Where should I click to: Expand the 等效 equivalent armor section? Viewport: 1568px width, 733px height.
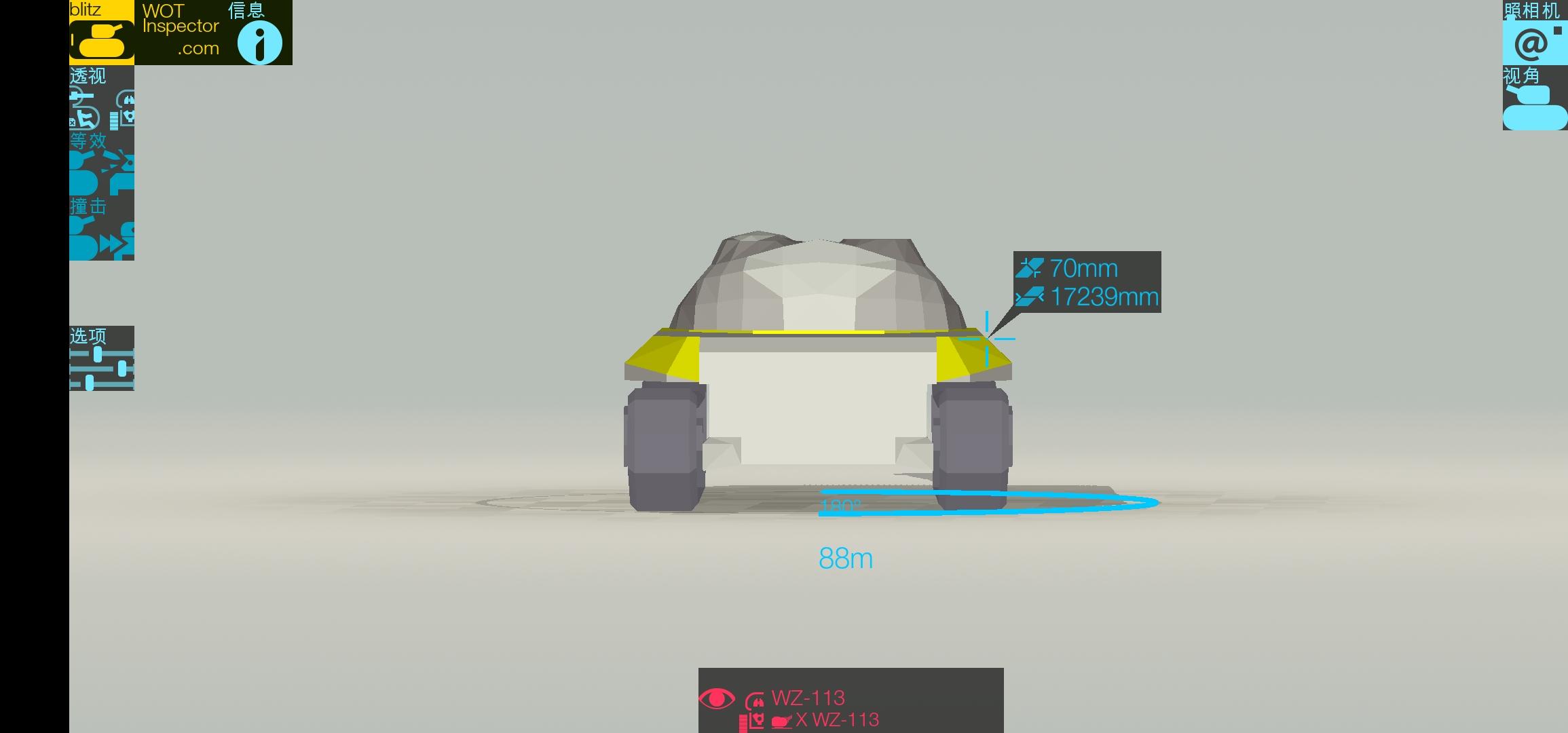point(92,141)
